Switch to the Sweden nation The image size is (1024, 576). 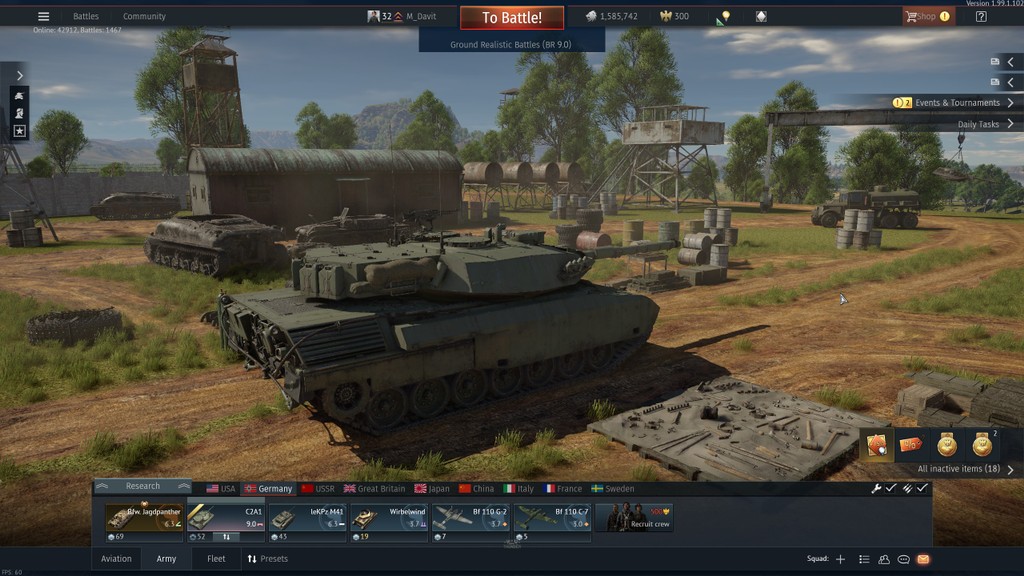(613, 489)
